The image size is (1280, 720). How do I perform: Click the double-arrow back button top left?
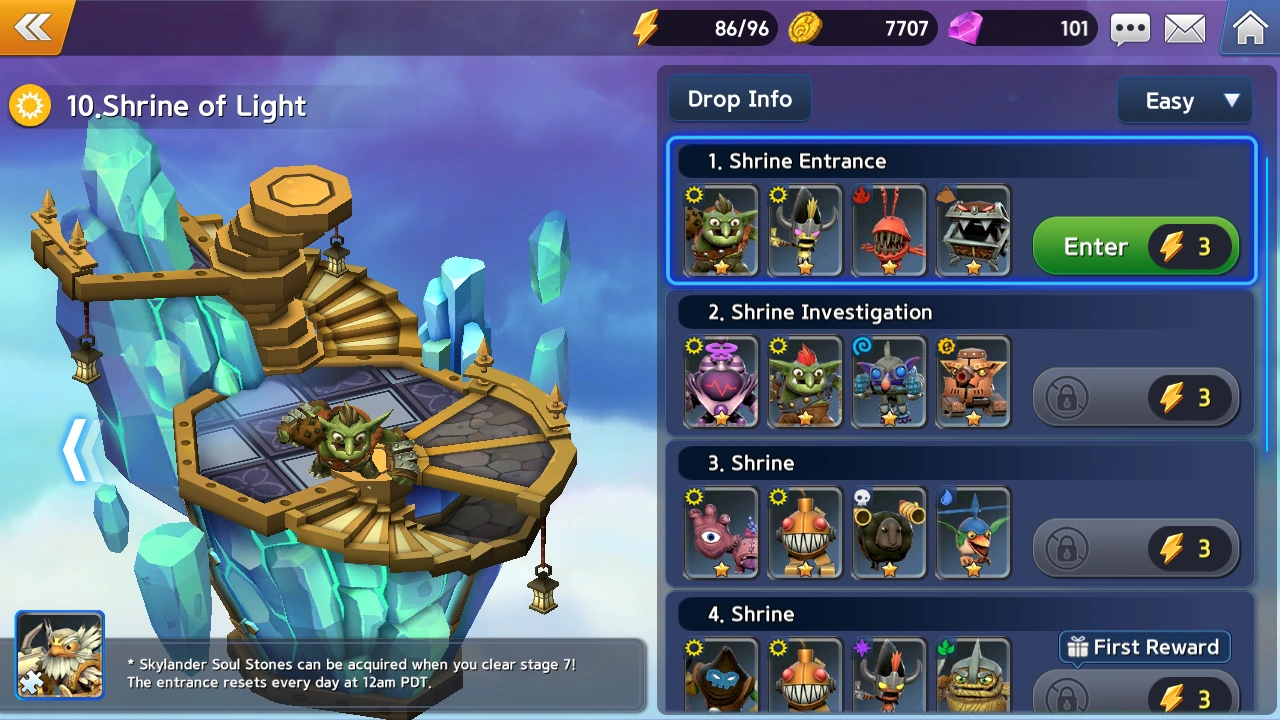click(x=35, y=27)
